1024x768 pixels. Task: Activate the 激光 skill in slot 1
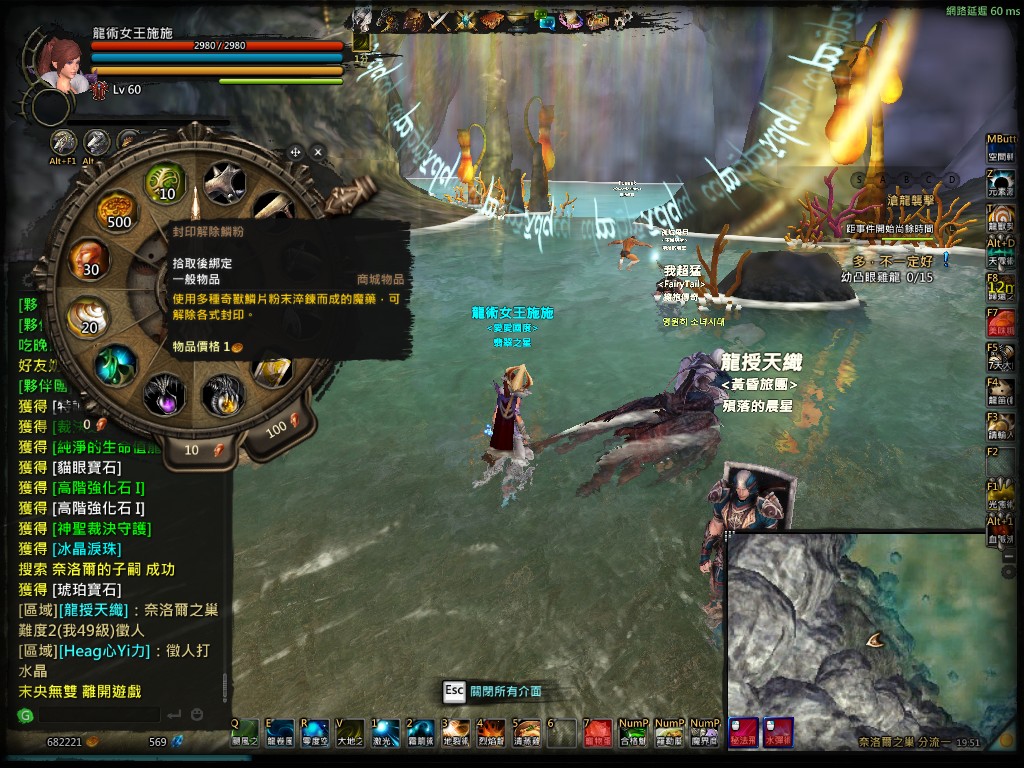384,733
